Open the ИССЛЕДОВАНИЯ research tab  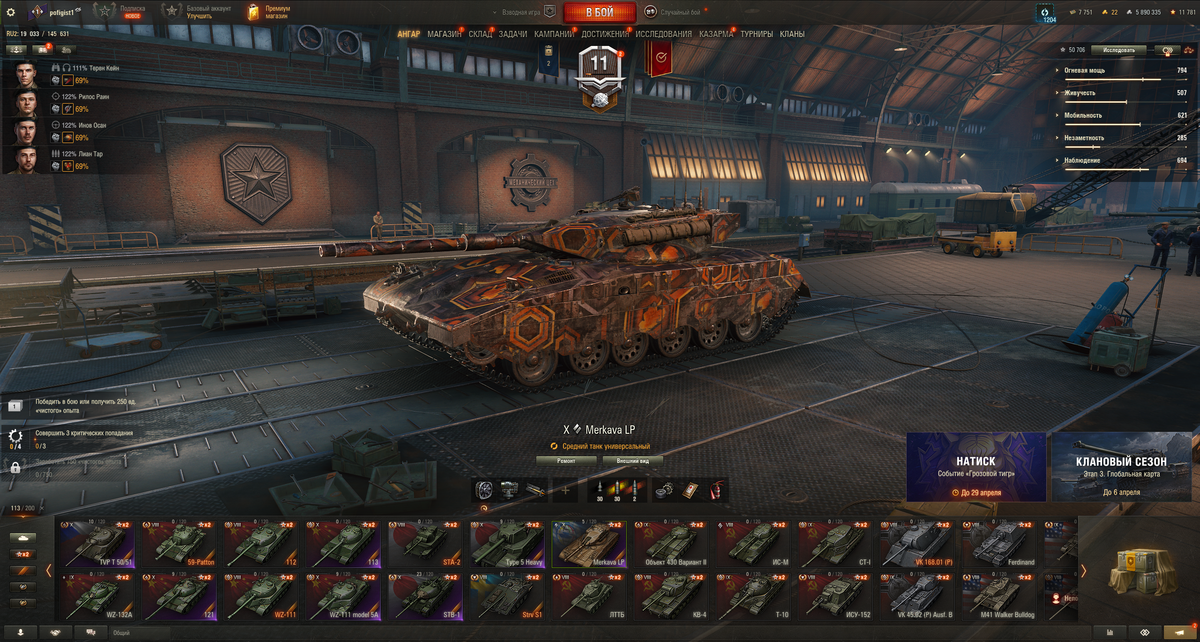point(663,34)
